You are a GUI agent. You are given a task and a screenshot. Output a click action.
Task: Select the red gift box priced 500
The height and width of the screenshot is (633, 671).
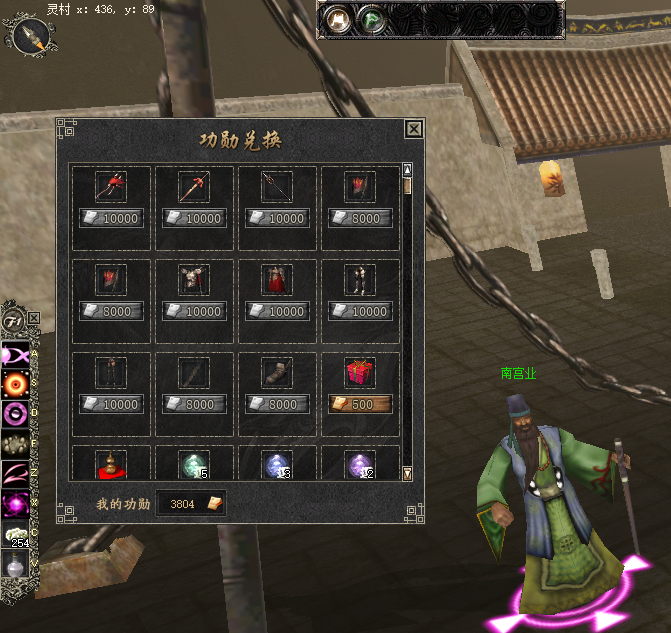[360, 373]
